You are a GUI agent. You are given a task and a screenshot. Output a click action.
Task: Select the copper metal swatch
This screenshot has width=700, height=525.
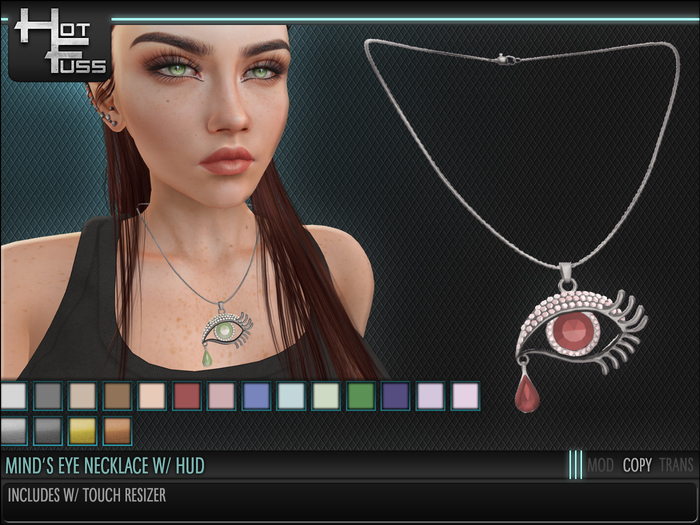tap(117, 431)
